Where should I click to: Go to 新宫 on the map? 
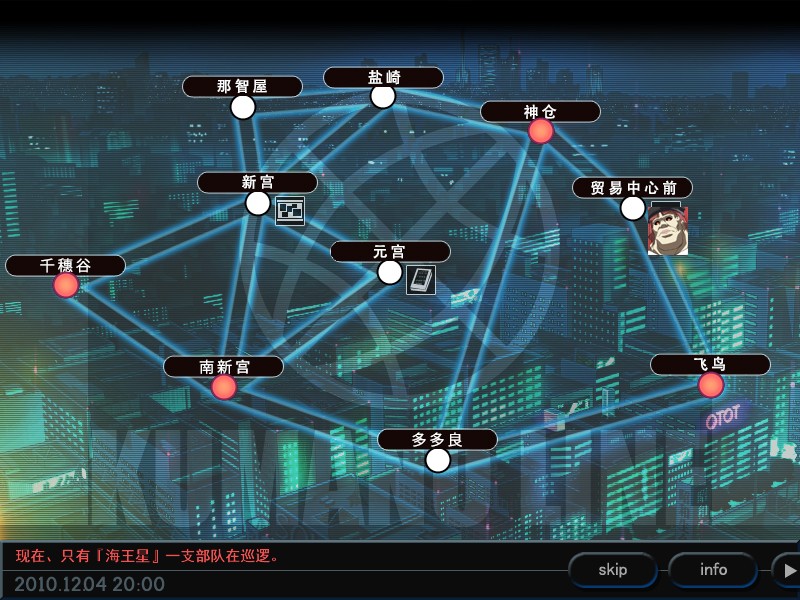(x=258, y=203)
